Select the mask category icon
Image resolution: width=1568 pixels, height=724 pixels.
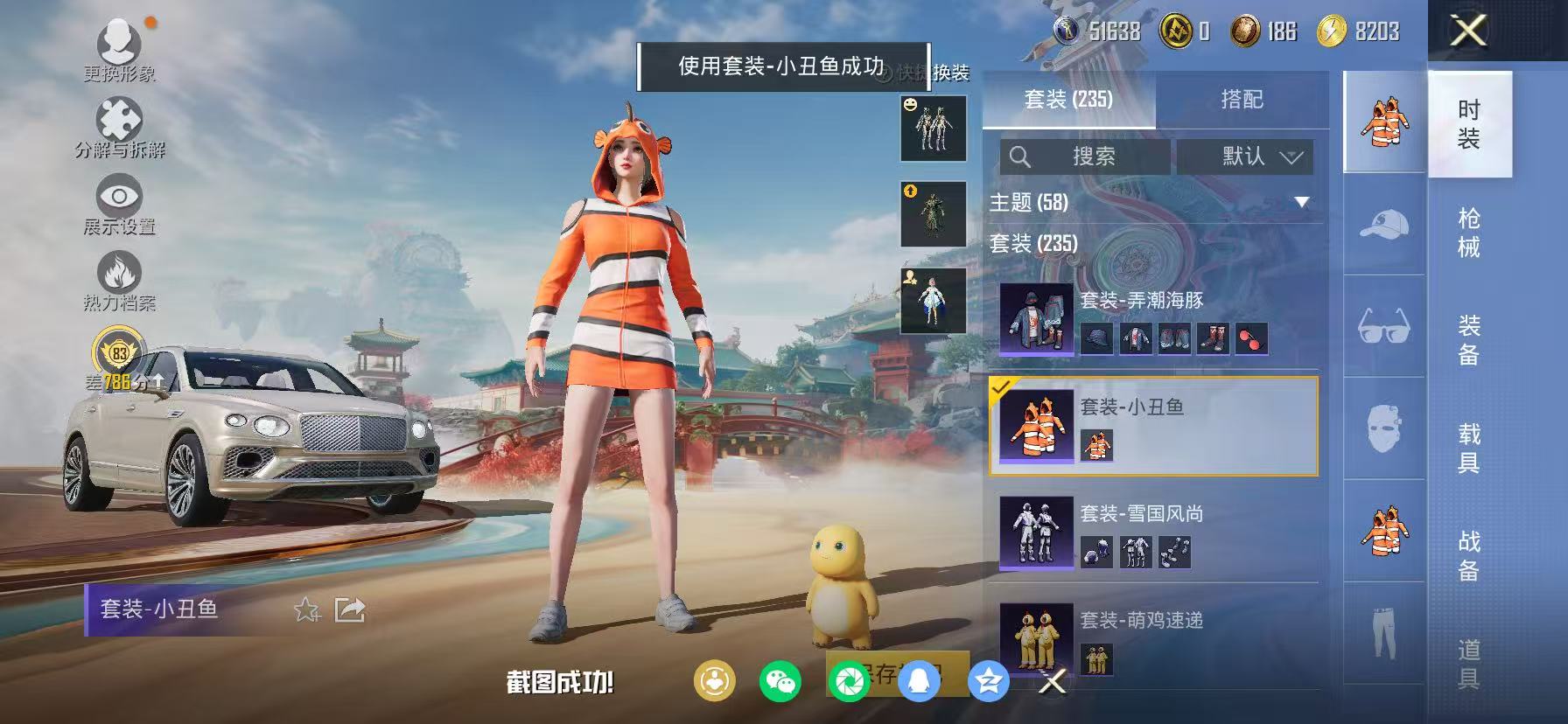1382,428
